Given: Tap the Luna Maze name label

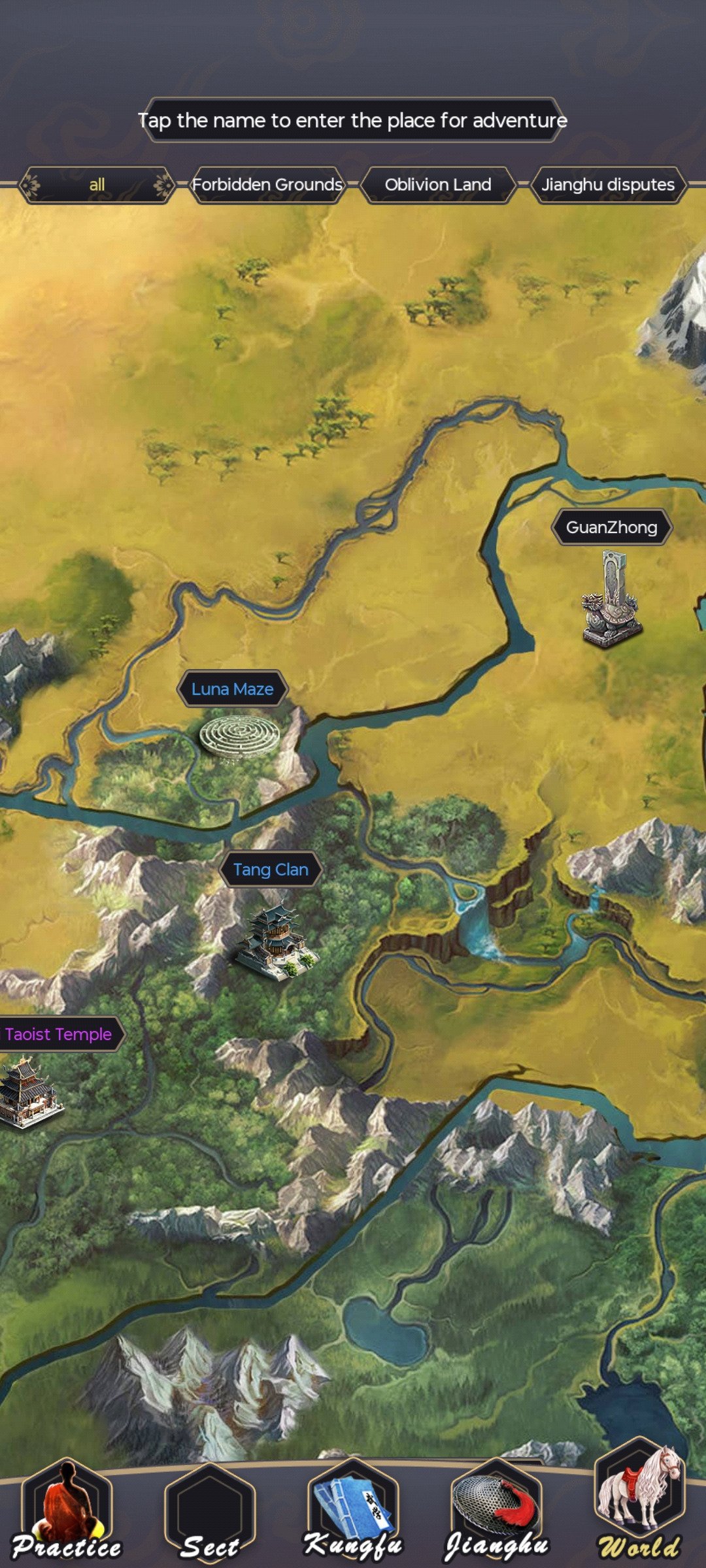Looking at the screenshot, I should (233, 689).
